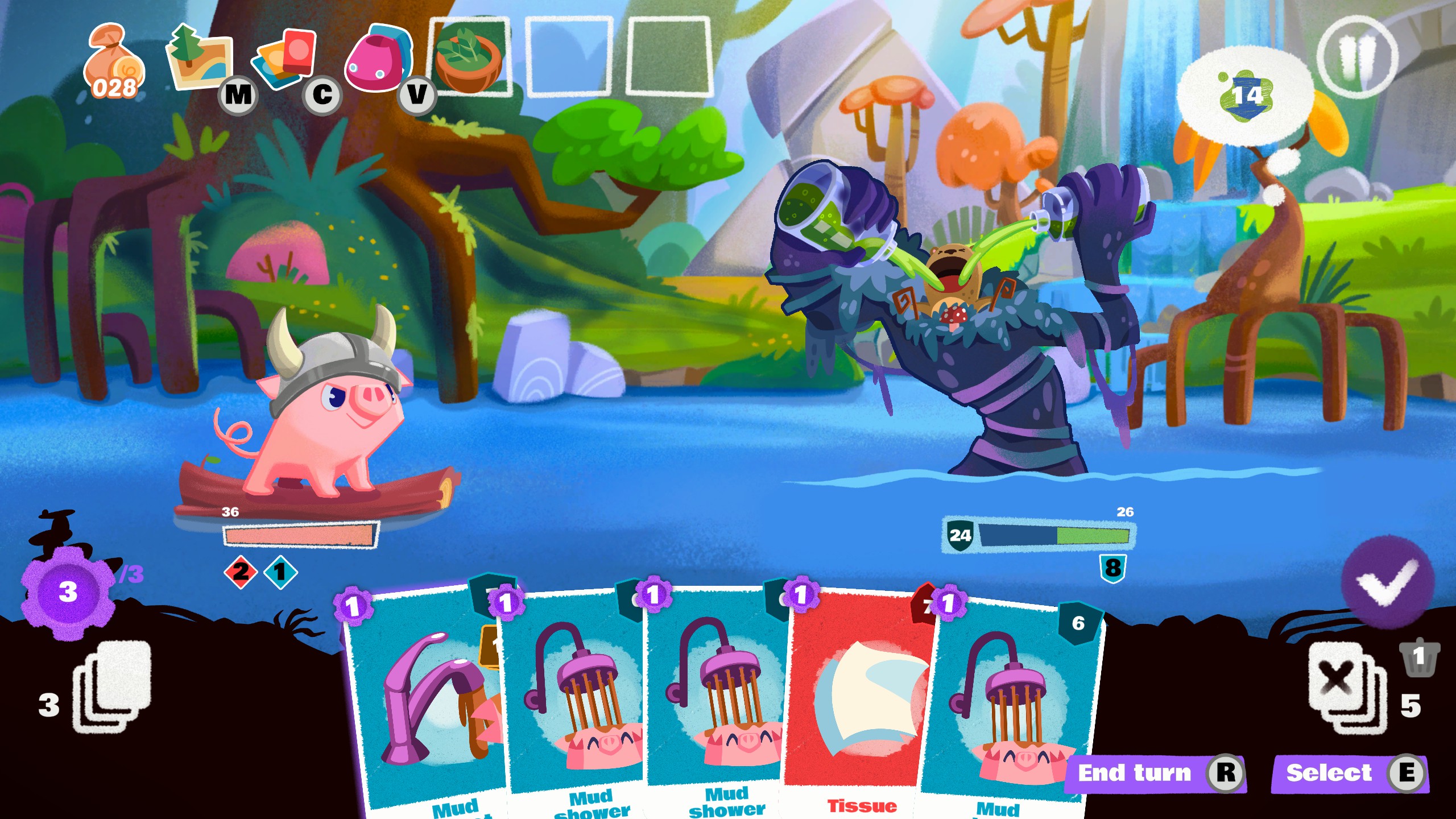Select the leafy herb bowl item slot
The height and width of the screenshot is (819, 1456).
(x=469, y=57)
